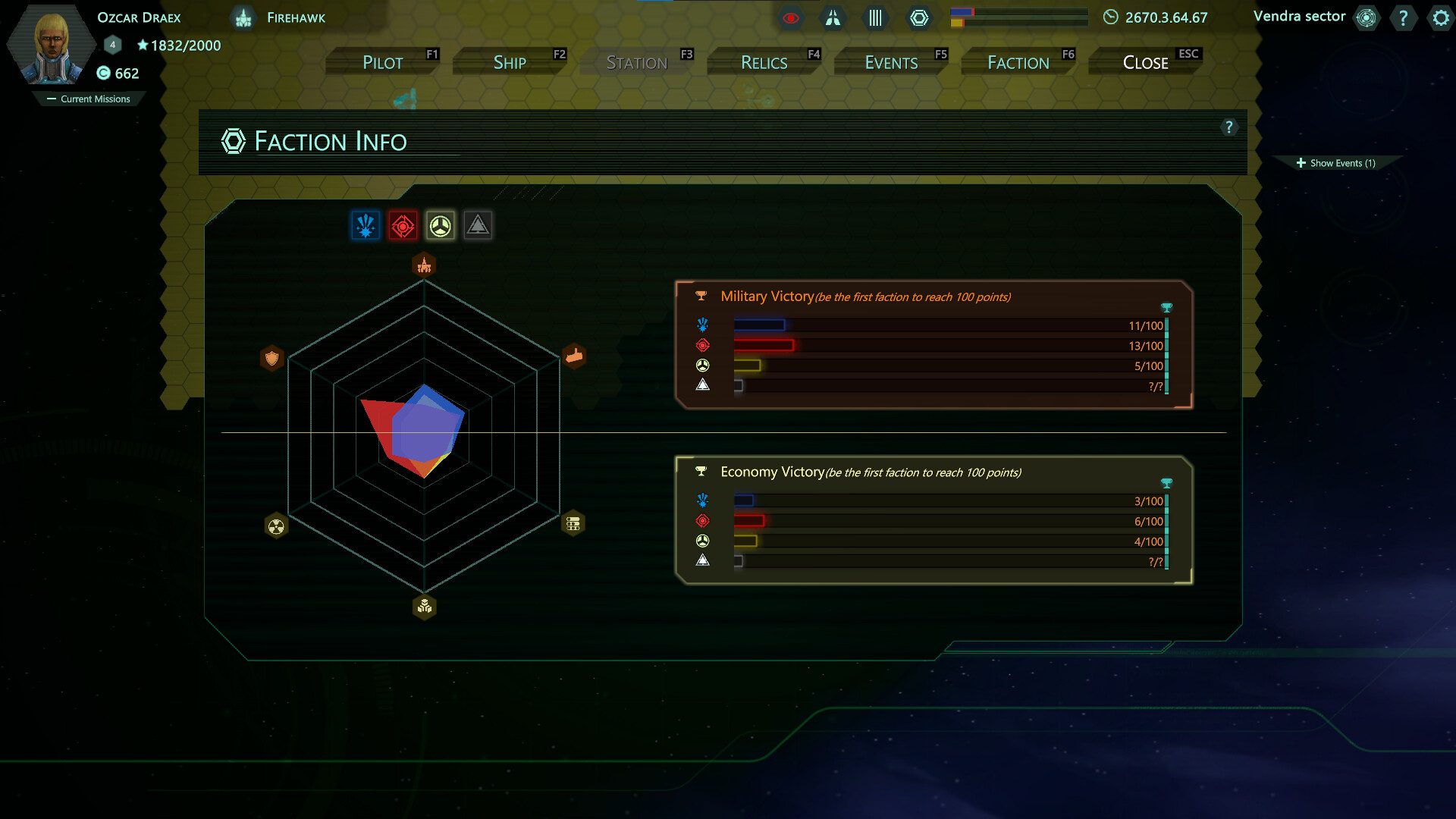Switch to the Relics tab

click(763, 62)
